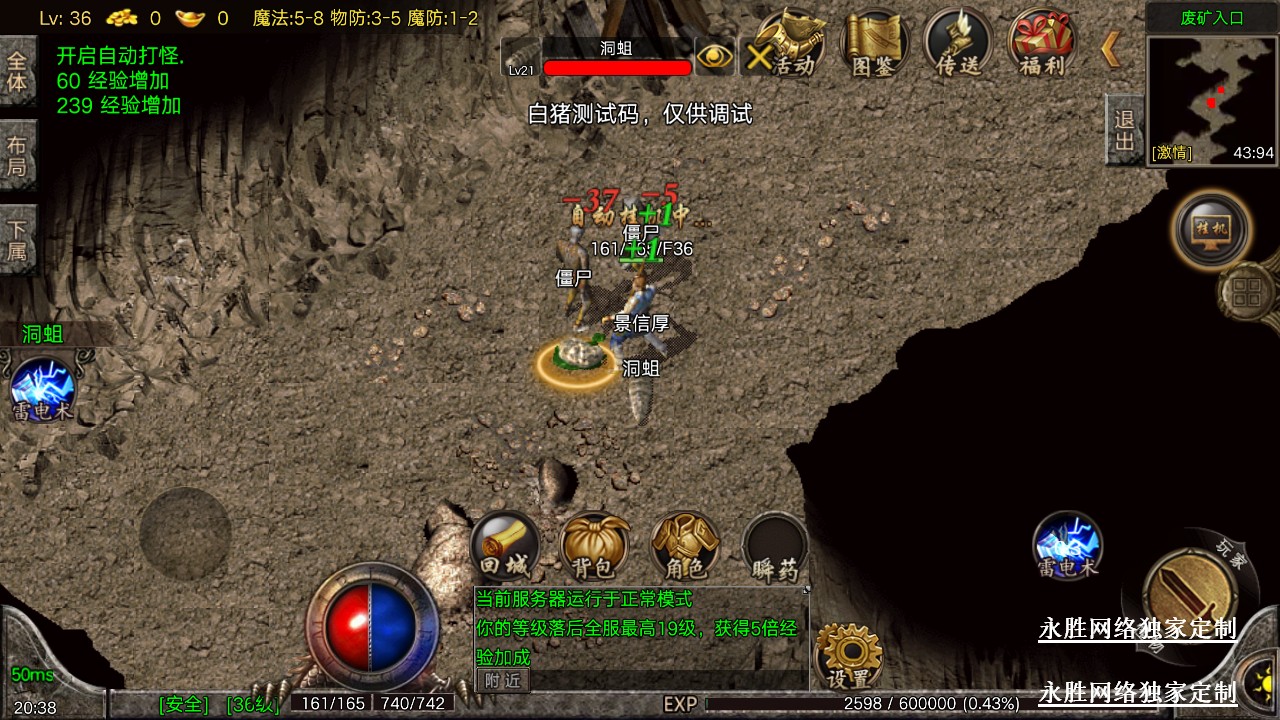Switch to the 全体 tab

click(x=17, y=70)
